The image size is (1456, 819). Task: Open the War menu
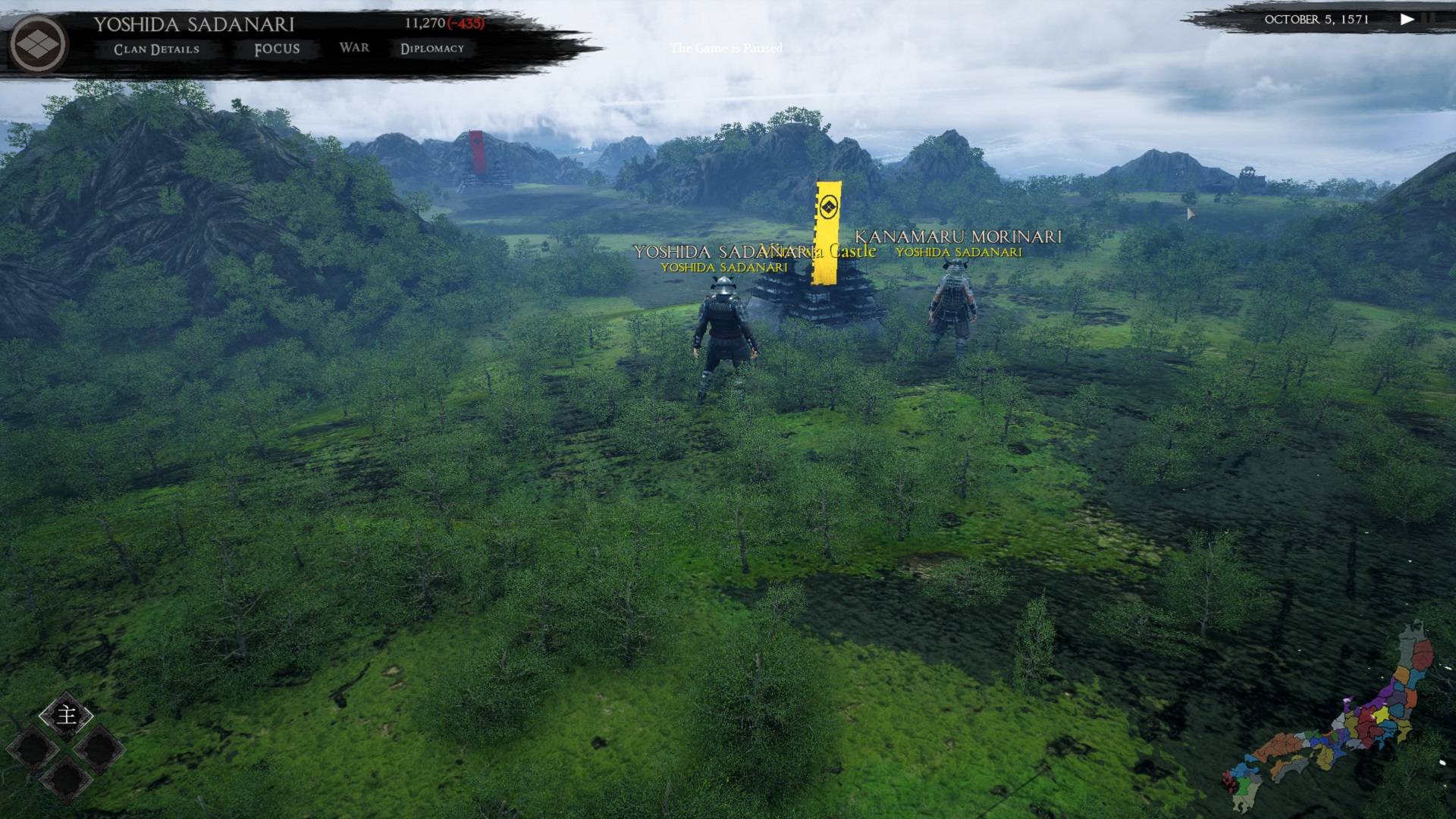click(x=354, y=48)
